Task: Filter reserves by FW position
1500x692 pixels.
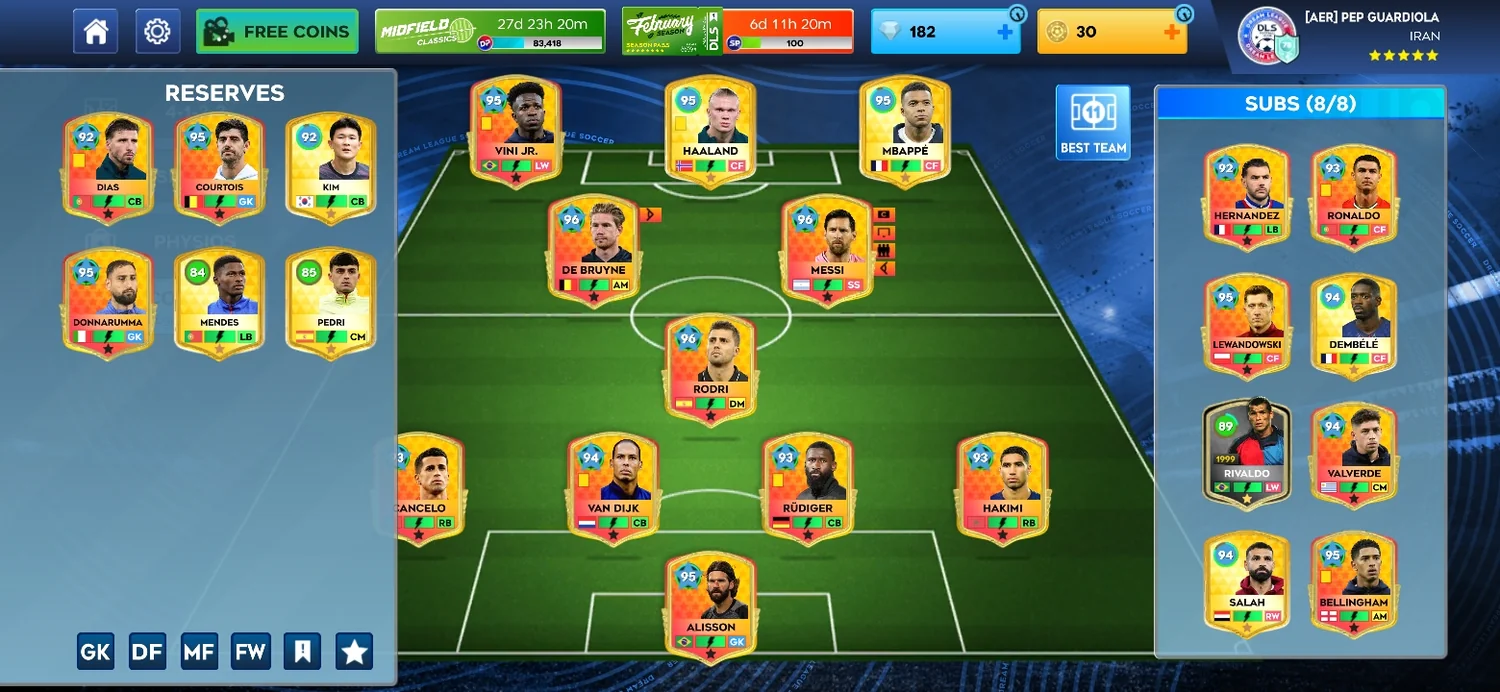Action: coord(250,652)
